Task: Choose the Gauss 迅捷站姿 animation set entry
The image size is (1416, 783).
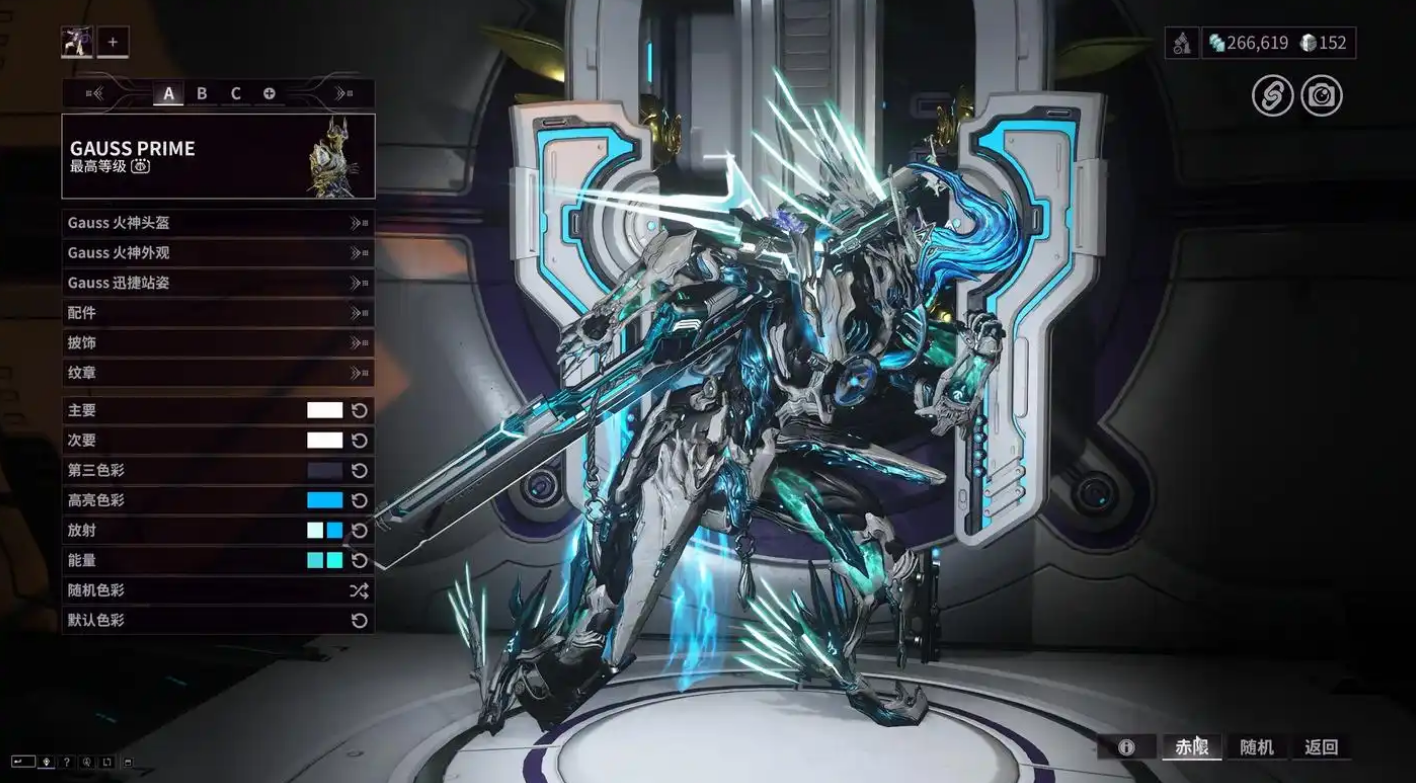Action: 218,283
